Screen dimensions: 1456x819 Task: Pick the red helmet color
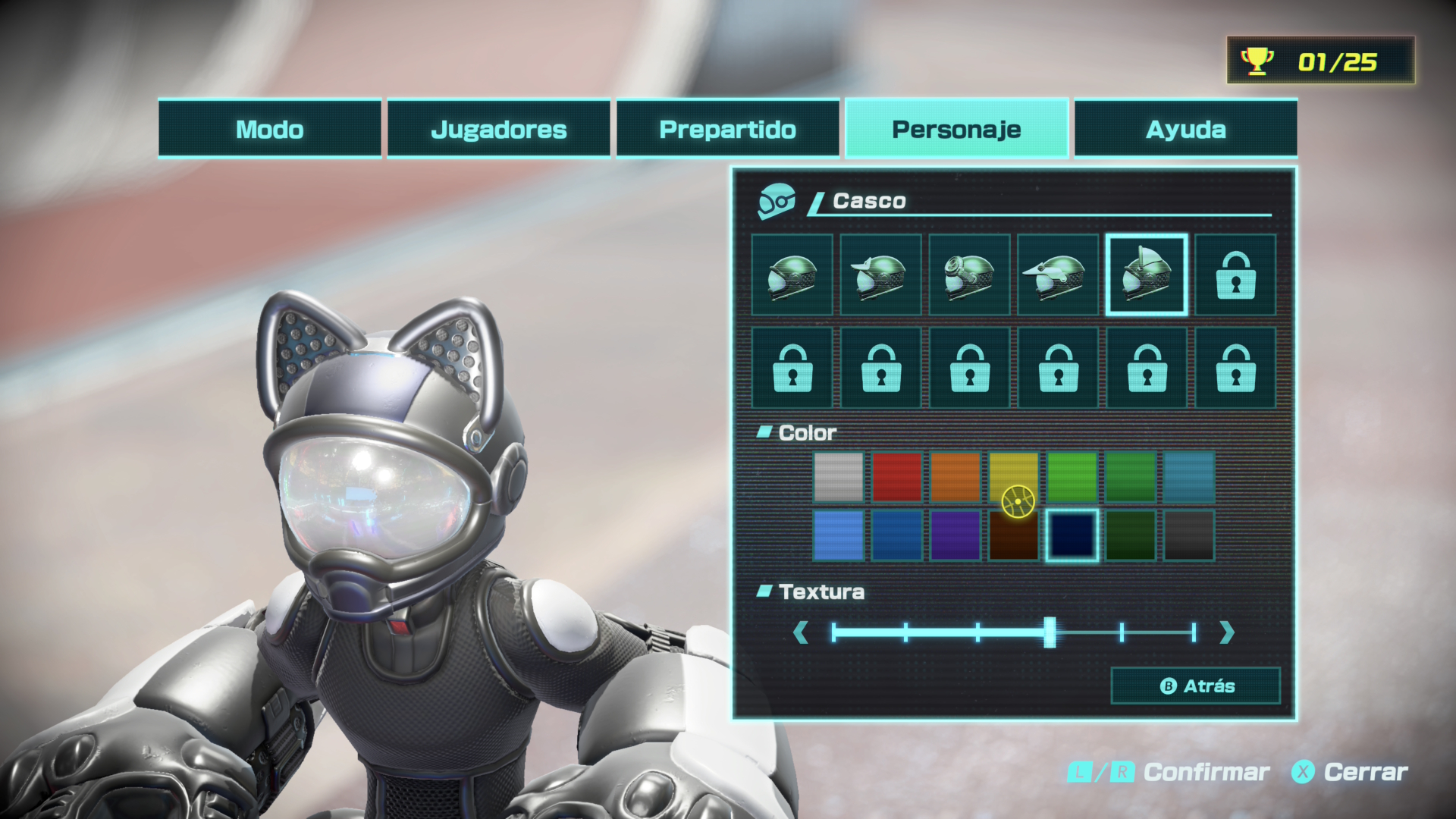click(897, 478)
